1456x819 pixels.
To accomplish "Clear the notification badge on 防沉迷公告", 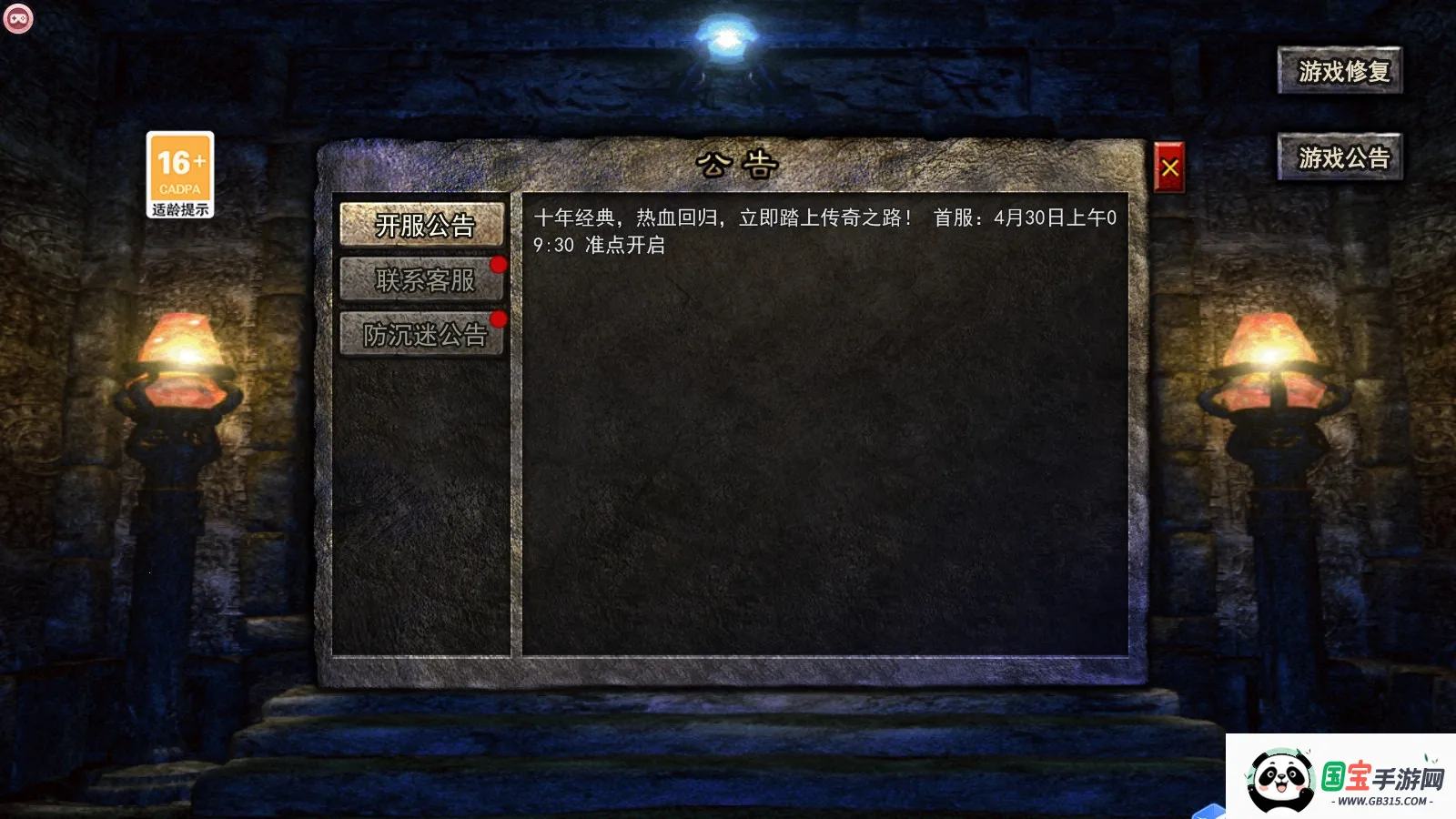I will (x=496, y=318).
